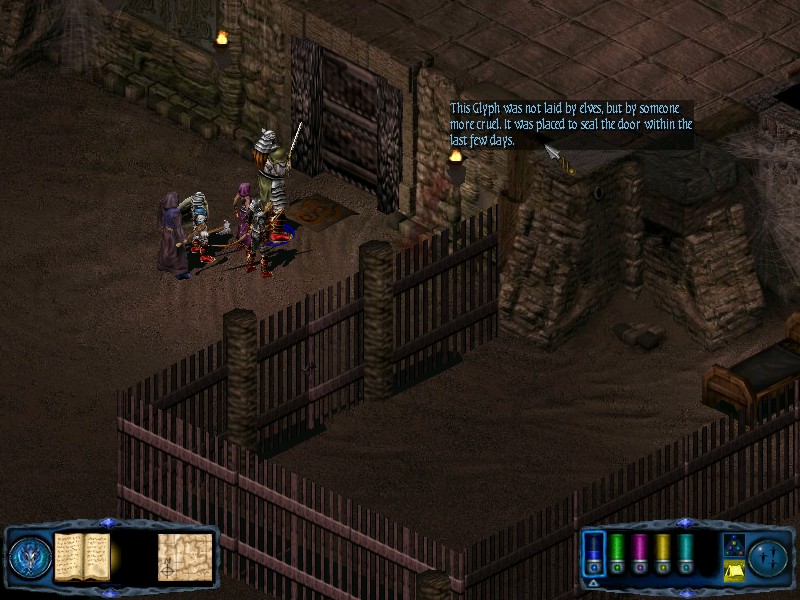Click the yellow tent camp button
This screenshot has width=800, height=600.
point(732,571)
